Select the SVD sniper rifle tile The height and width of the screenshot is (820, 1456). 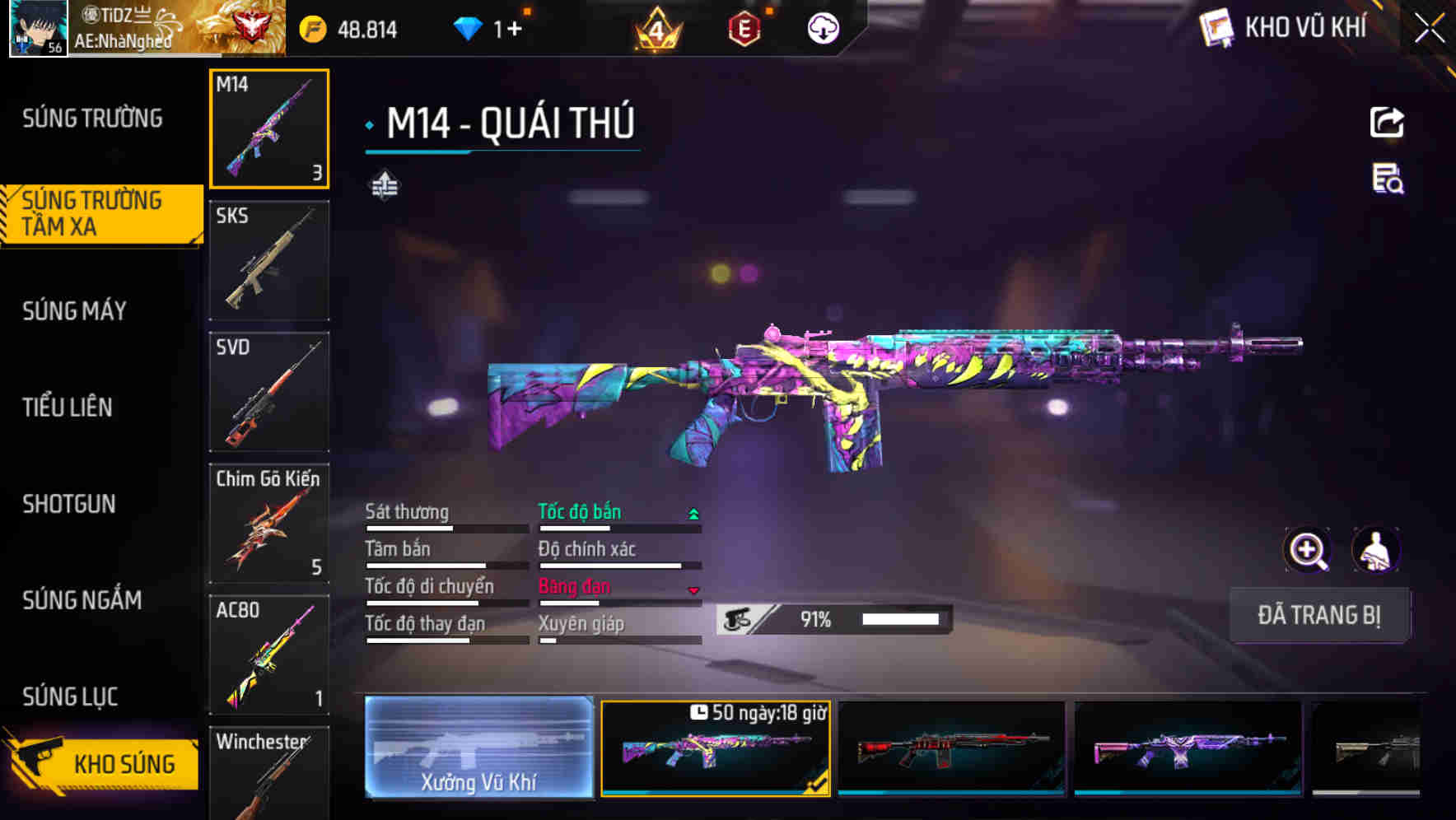pyautogui.click(x=269, y=392)
